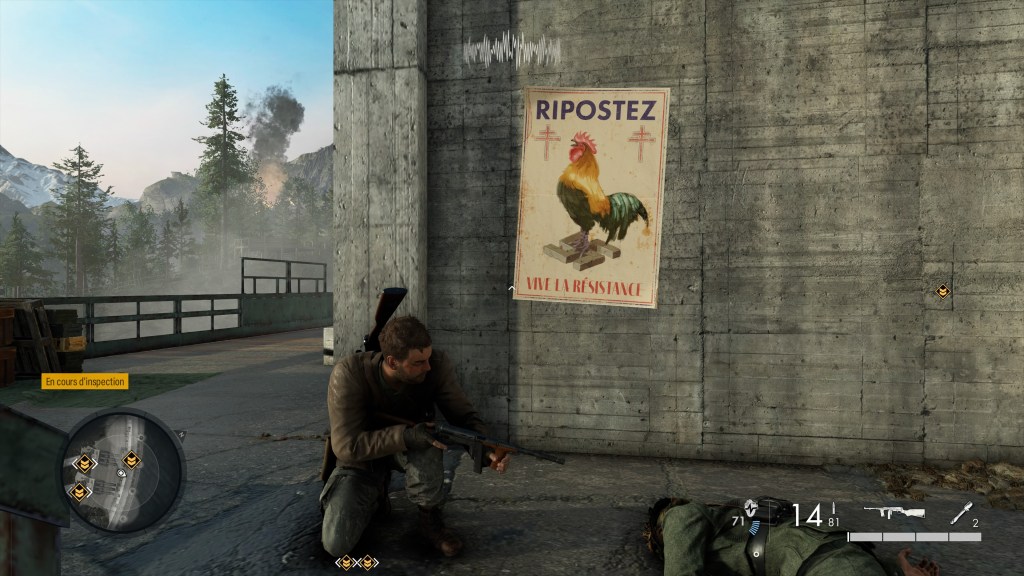Choose the stick grenade item icon
The height and width of the screenshot is (576, 1024).
pyautogui.click(x=960, y=512)
